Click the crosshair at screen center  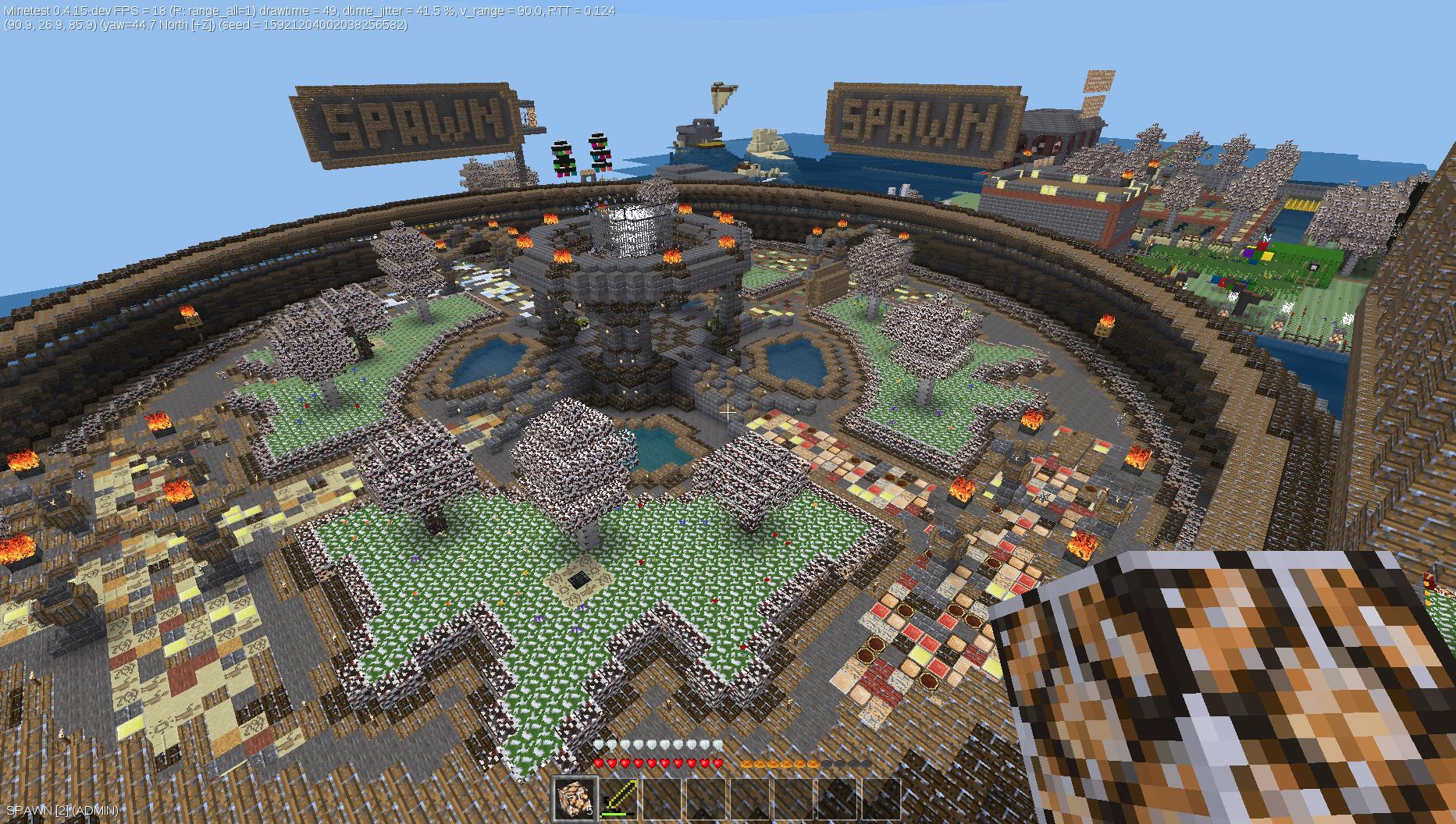728,412
